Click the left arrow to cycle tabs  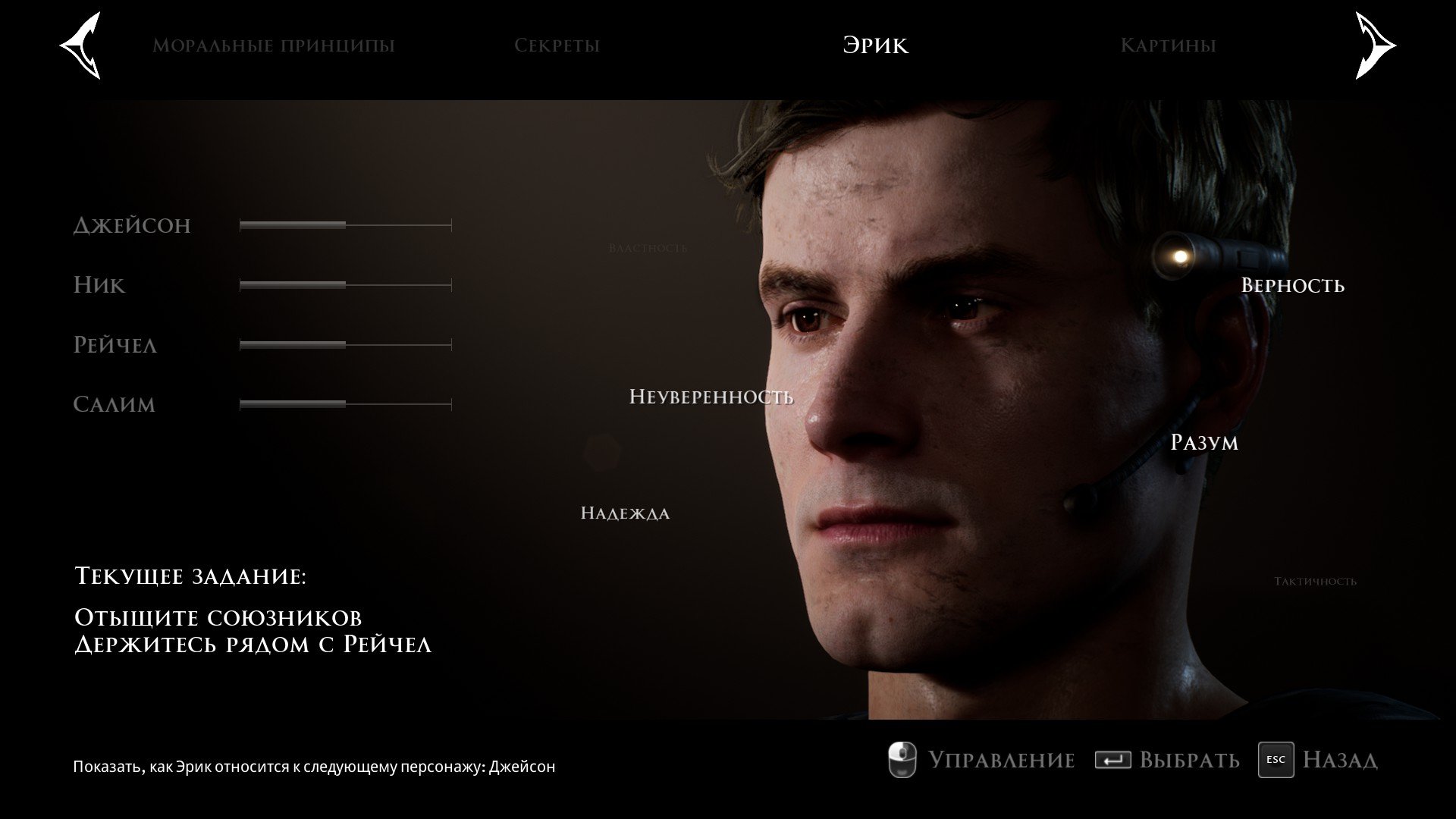pos(81,45)
